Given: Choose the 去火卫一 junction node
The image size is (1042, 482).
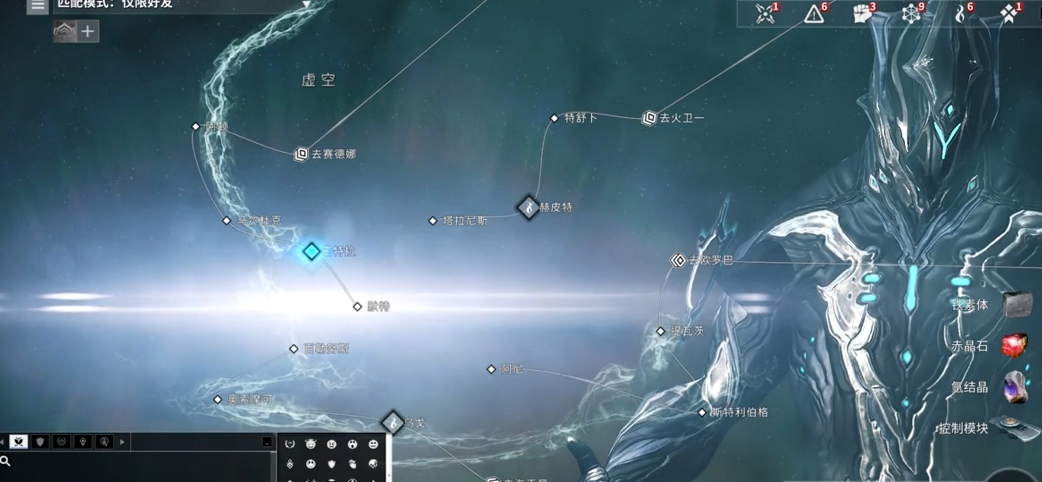Looking at the screenshot, I should coord(649,118).
